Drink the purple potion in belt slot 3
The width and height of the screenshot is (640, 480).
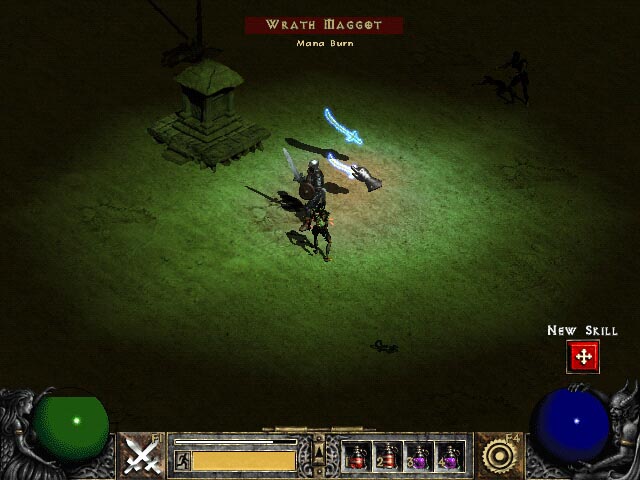point(418,457)
